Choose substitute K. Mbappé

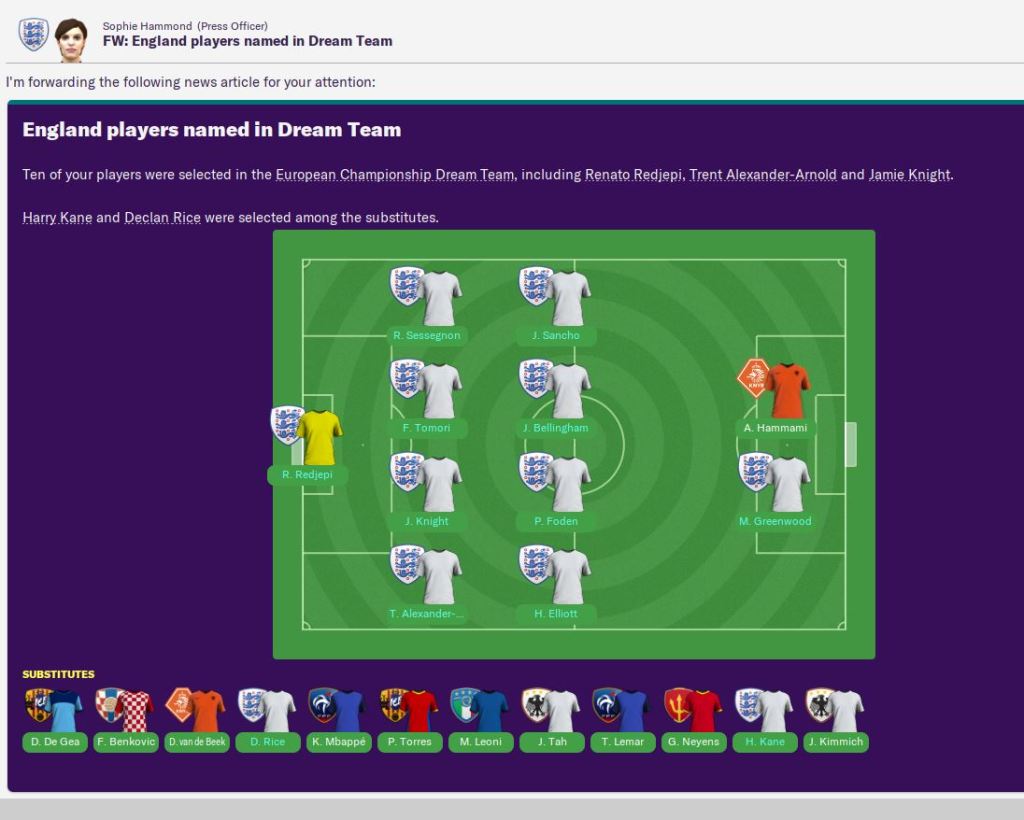tap(339, 742)
